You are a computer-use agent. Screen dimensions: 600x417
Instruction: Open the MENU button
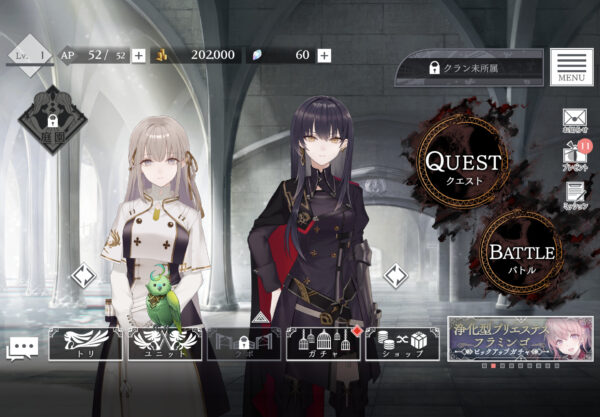571,67
